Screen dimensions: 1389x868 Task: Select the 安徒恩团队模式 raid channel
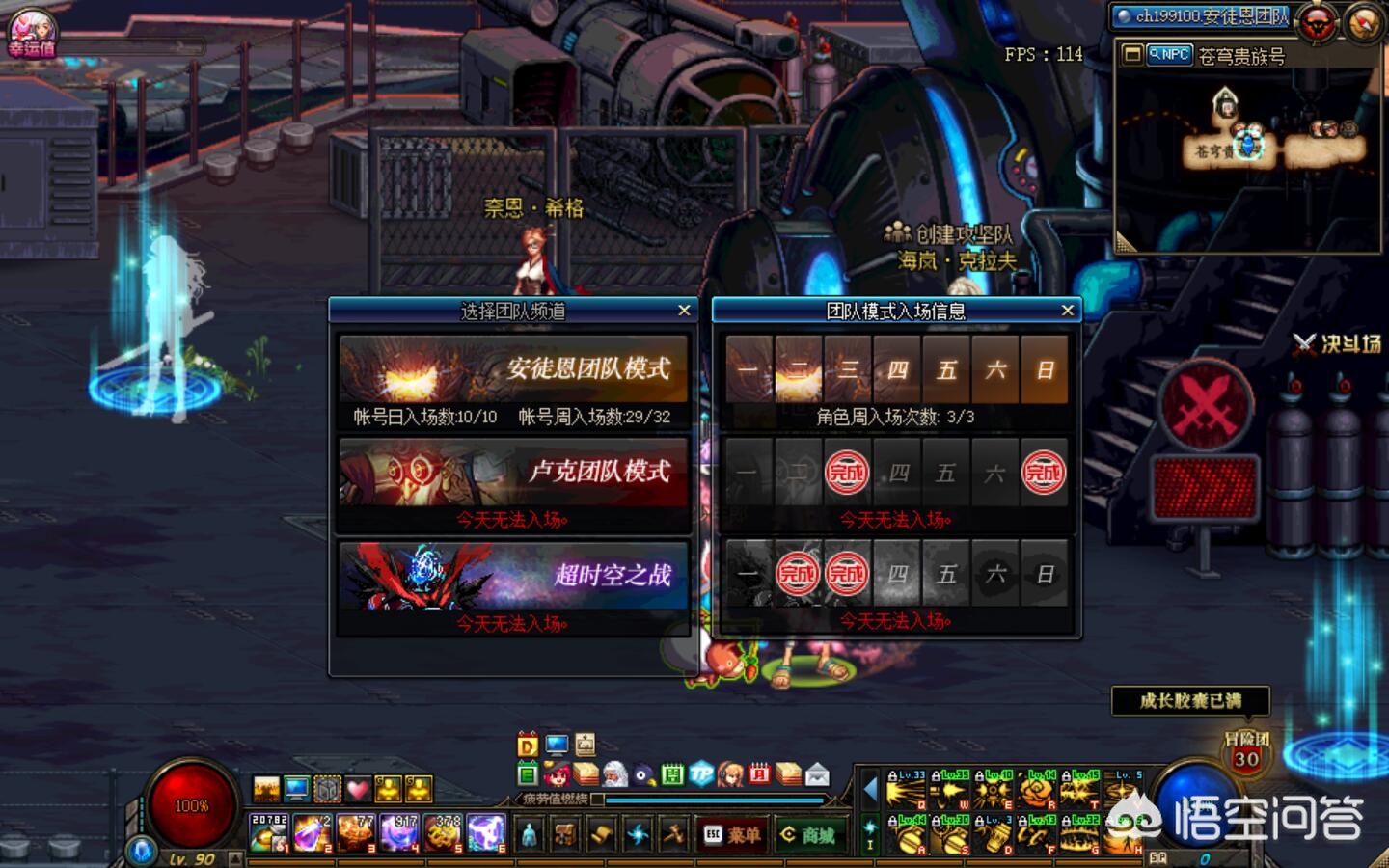513,369
